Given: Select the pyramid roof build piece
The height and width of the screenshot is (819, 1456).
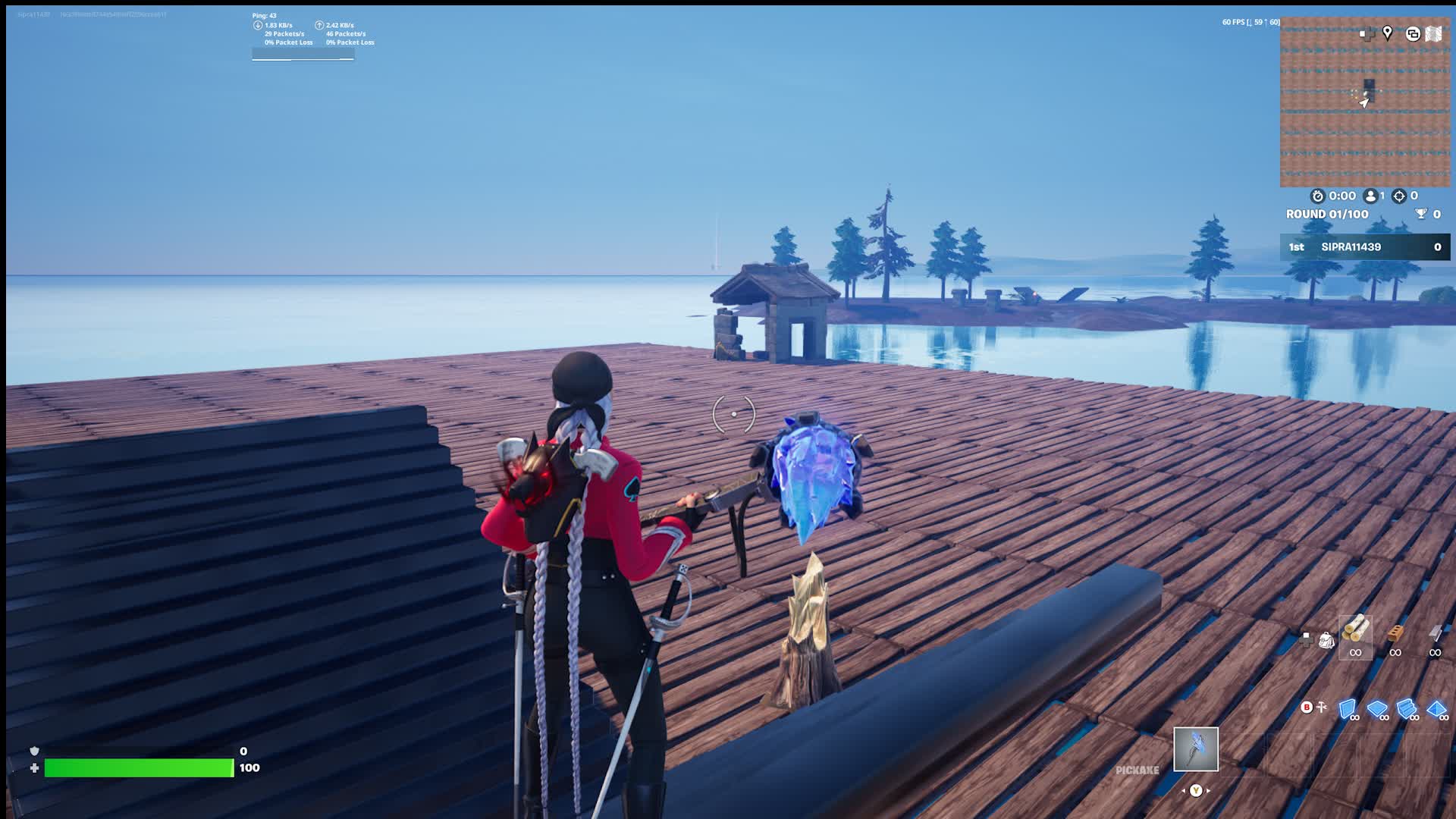Looking at the screenshot, I should pyautogui.click(x=1436, y=709).
